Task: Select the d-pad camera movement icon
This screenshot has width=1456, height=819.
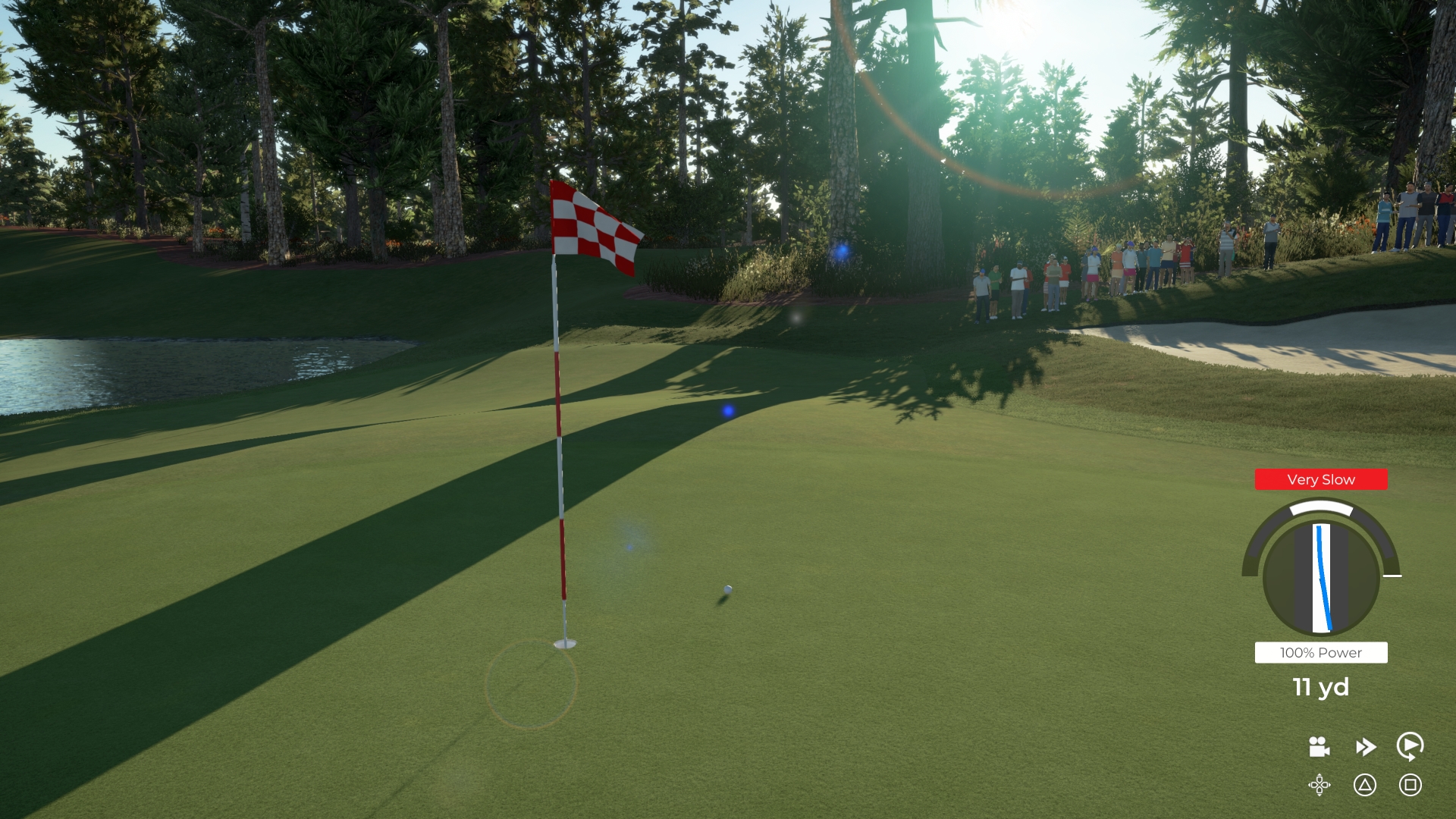Action: (1319, 786)
